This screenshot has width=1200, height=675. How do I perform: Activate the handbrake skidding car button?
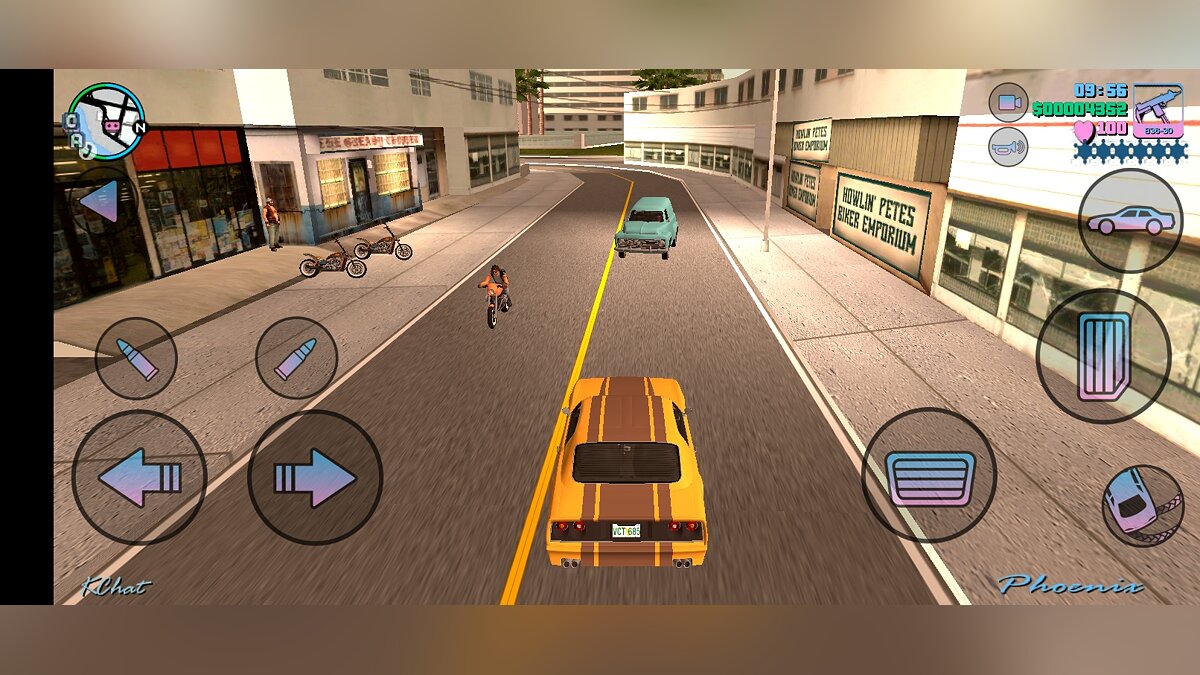click(x=1142, y=505)
